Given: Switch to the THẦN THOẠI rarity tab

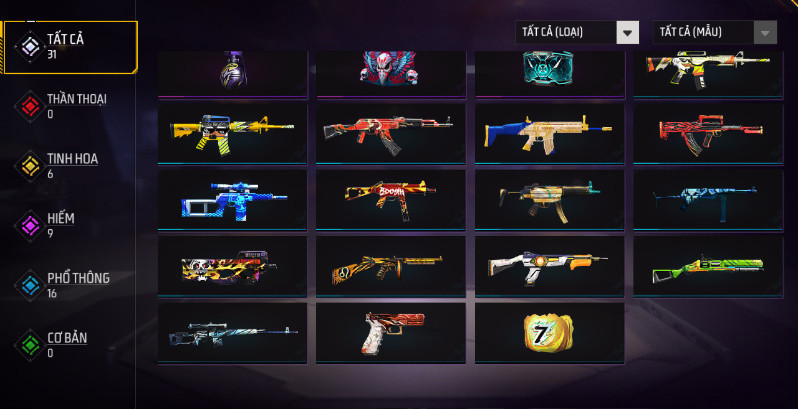Looking at the screenshot, I should pos(69,105).
